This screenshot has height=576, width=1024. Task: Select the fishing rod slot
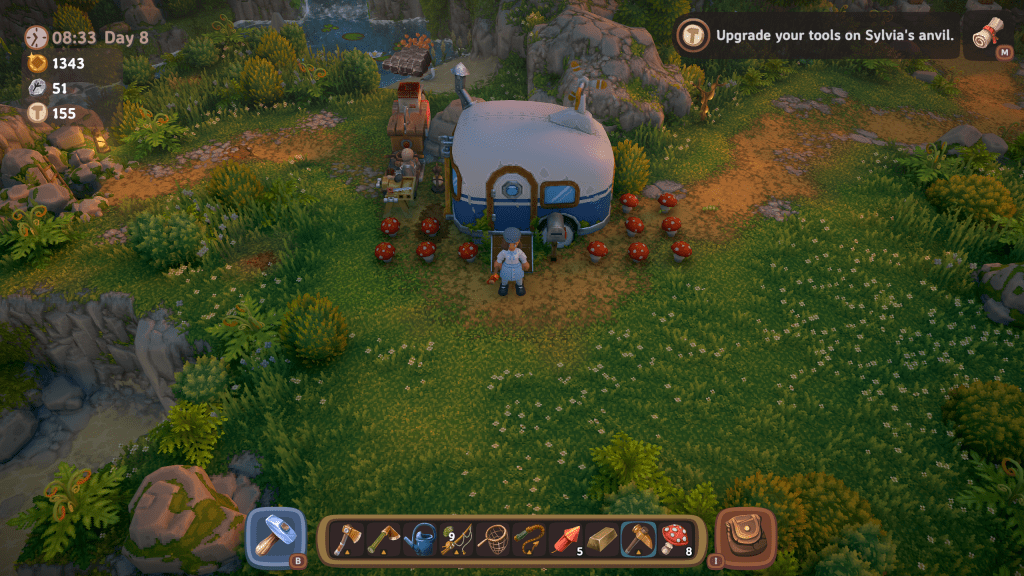click(456, 540)
